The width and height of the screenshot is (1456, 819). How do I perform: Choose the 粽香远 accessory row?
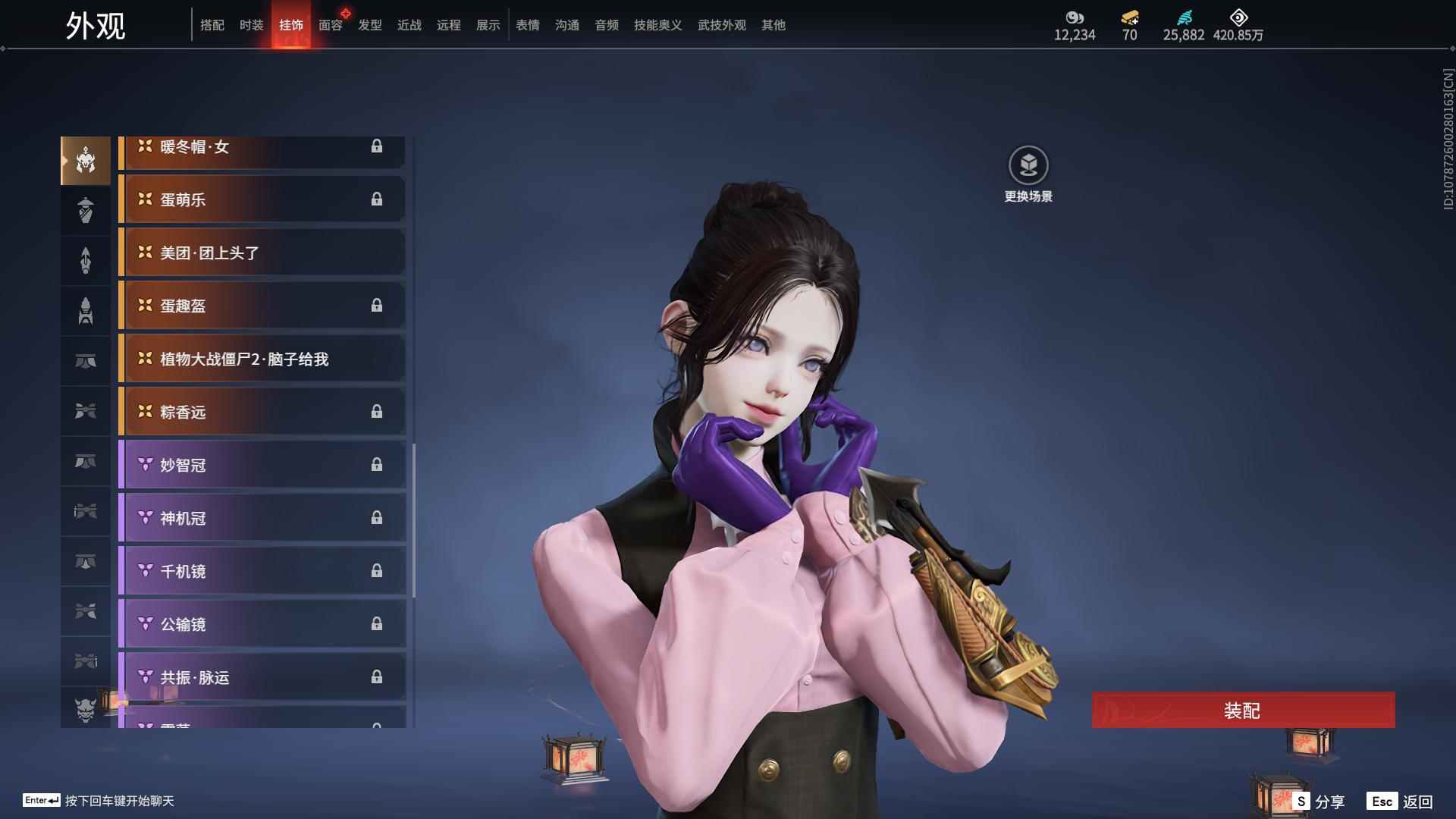click(262, 412)
